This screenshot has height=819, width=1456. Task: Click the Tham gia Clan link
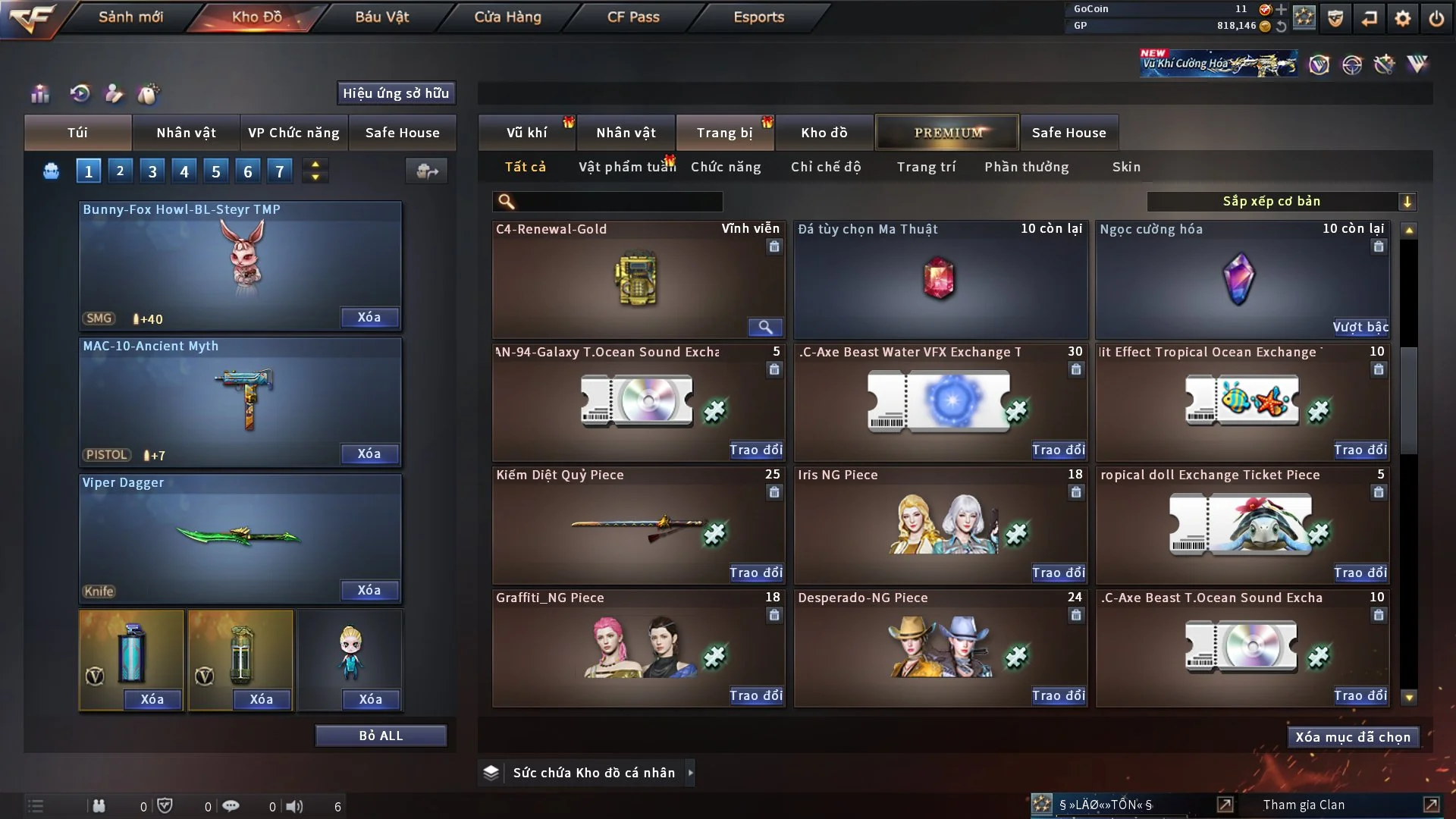(x=1304, y=805)
